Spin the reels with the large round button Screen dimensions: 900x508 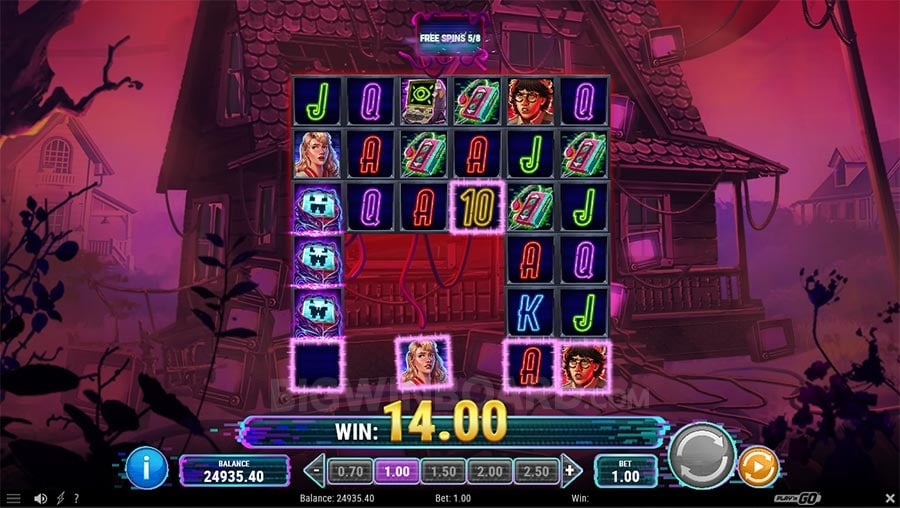[701, 456]
